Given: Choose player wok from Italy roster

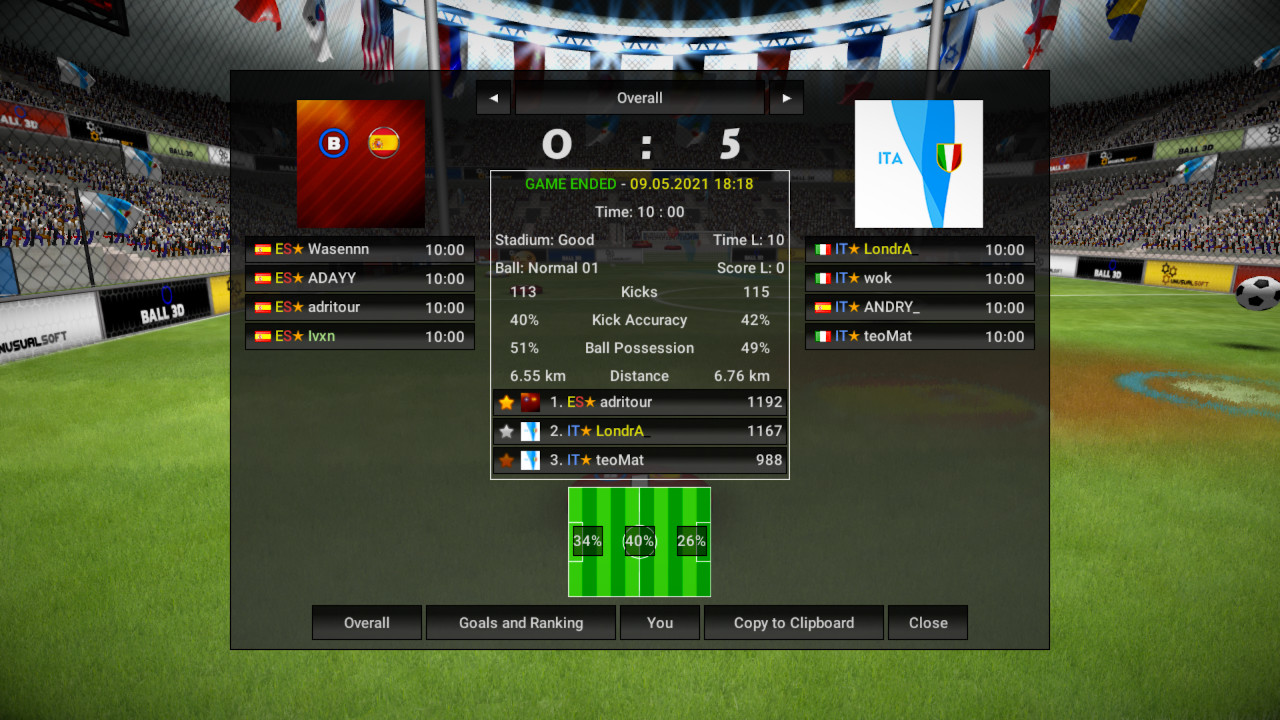Looking at the screenshot, I should click(x=919, y=279).
